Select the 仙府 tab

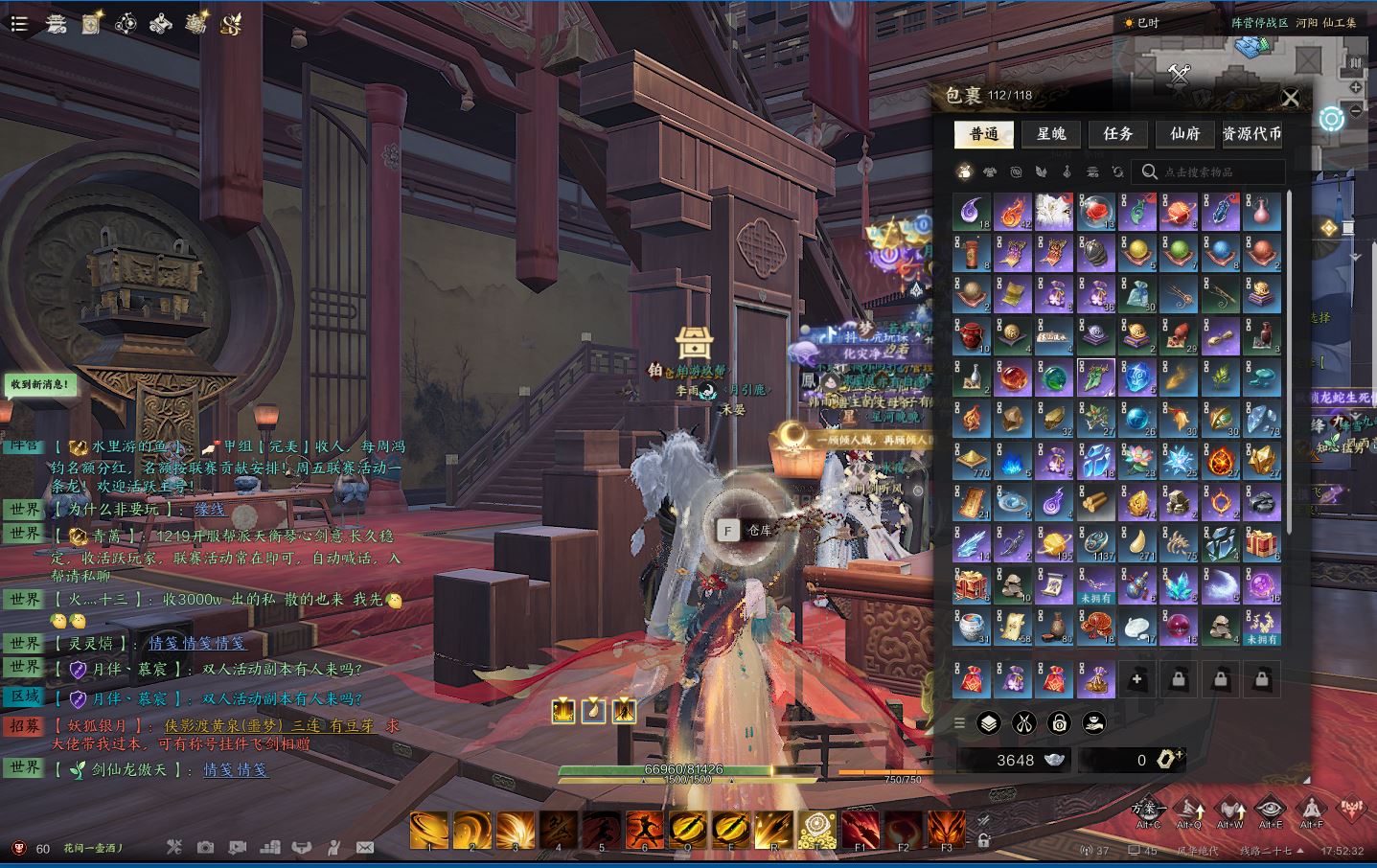tap(1185, 134)
